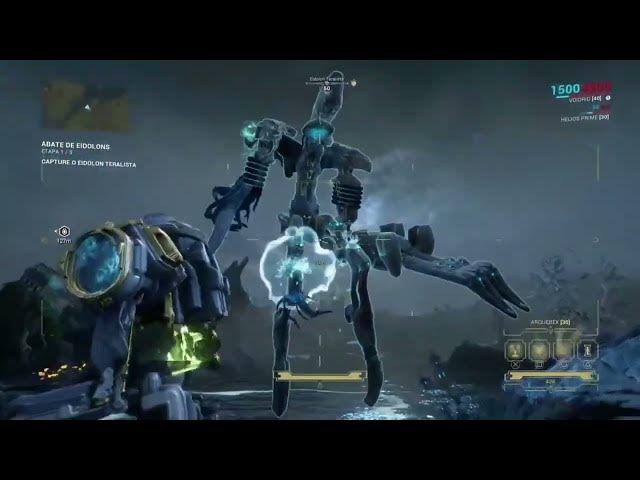This screenshot has width=640, height=480.
Task: Open the minimap in the corner
Action: (85, 106)
